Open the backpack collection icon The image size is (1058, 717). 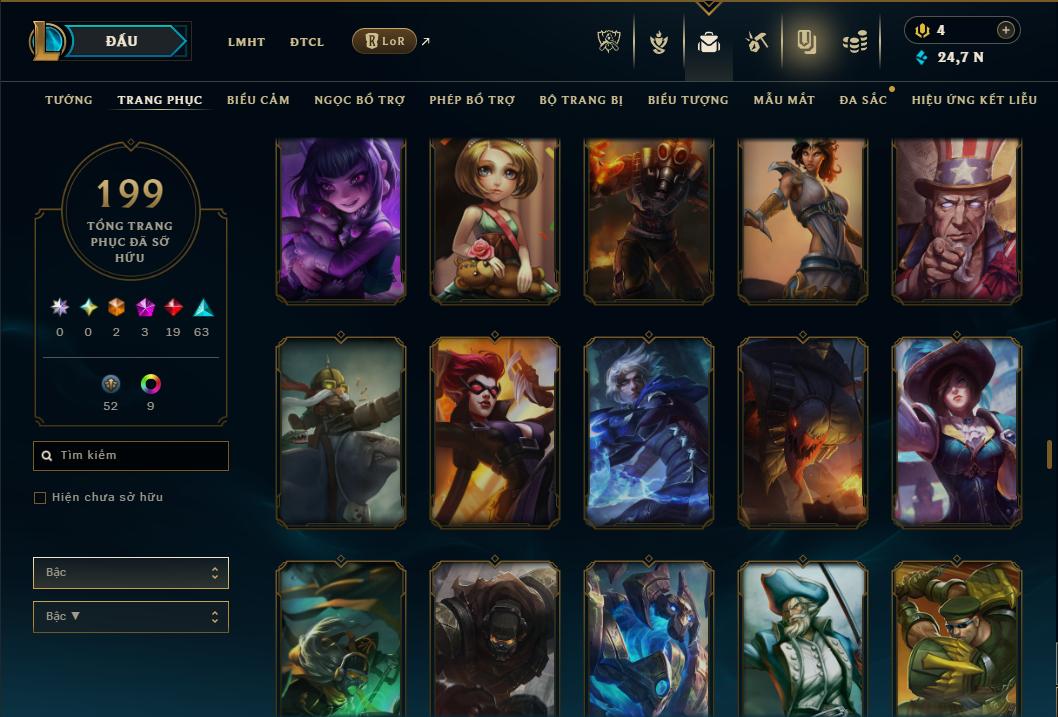pos(709,42)
